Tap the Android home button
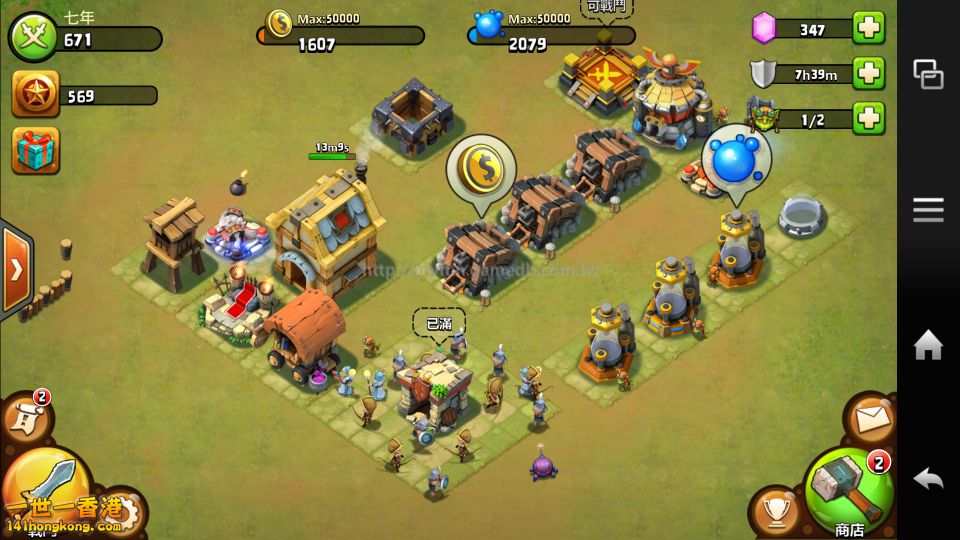960x540 pixels. tap(928, 346)
